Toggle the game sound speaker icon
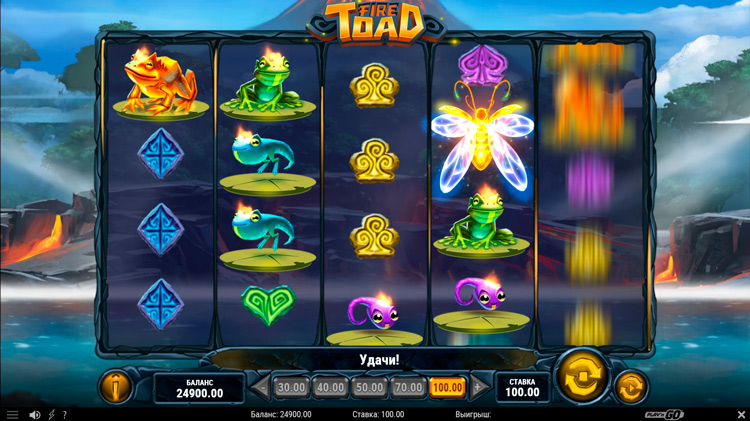The width and height of the screenshot is (750, 421). 35,414
